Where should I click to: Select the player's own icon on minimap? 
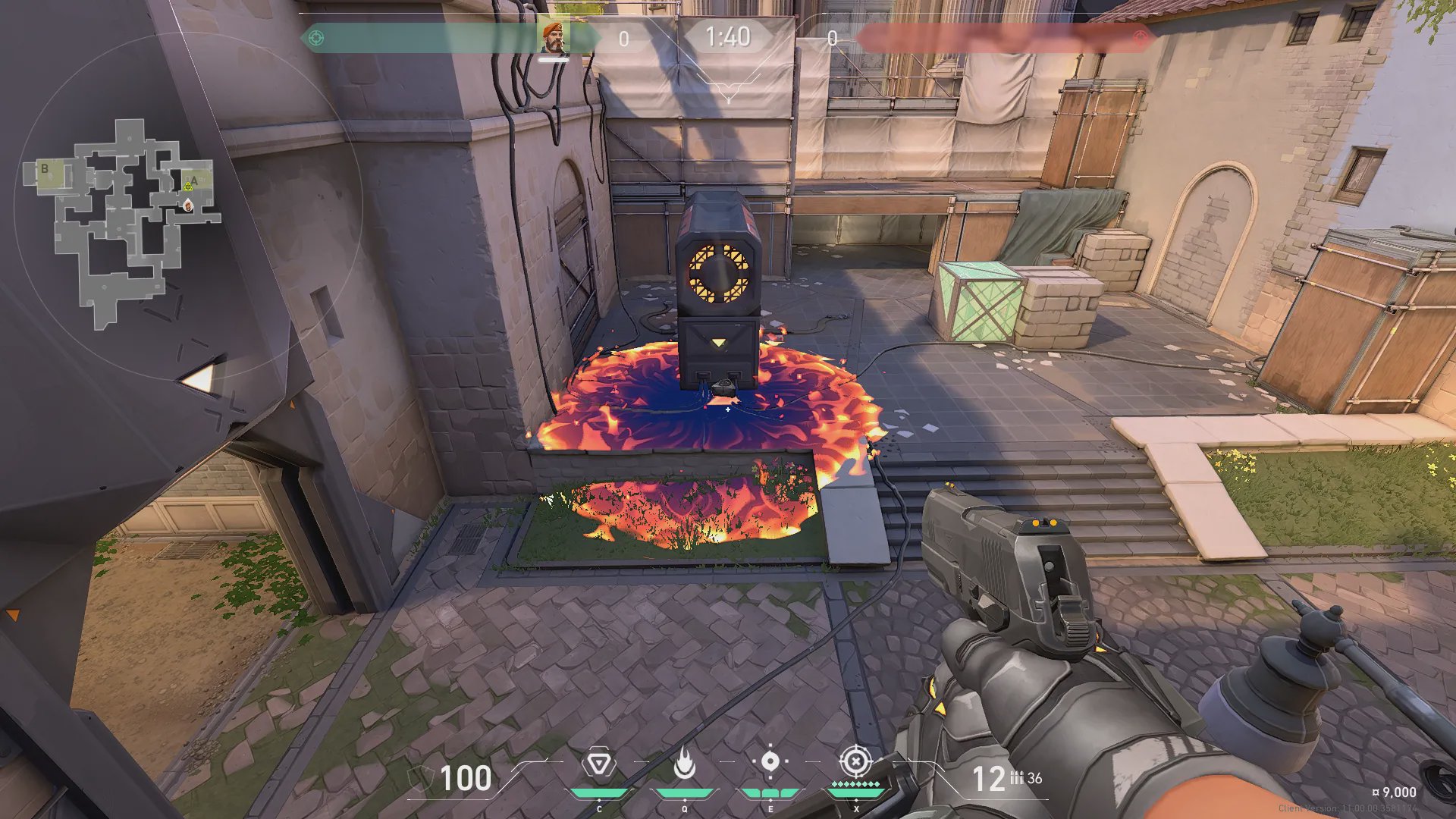coord(188,203)
